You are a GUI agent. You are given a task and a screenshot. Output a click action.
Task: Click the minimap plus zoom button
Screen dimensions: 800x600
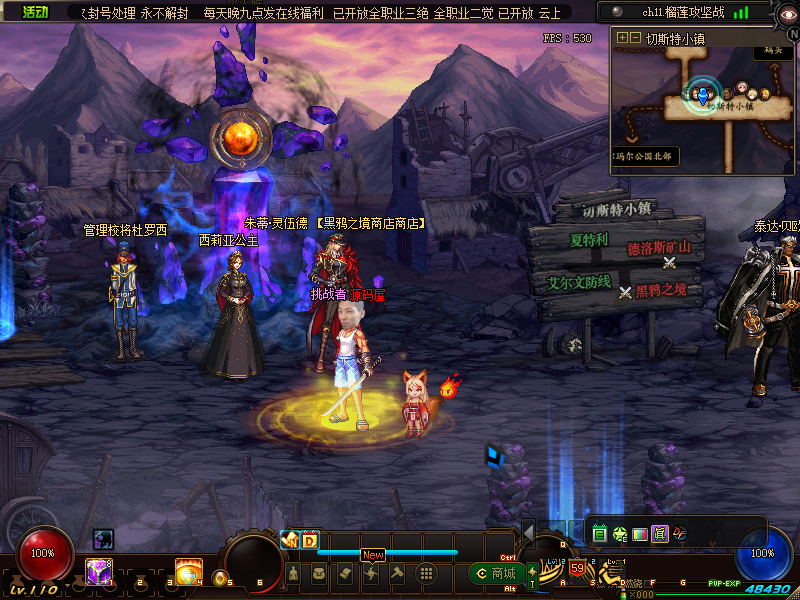click(622, 37)
